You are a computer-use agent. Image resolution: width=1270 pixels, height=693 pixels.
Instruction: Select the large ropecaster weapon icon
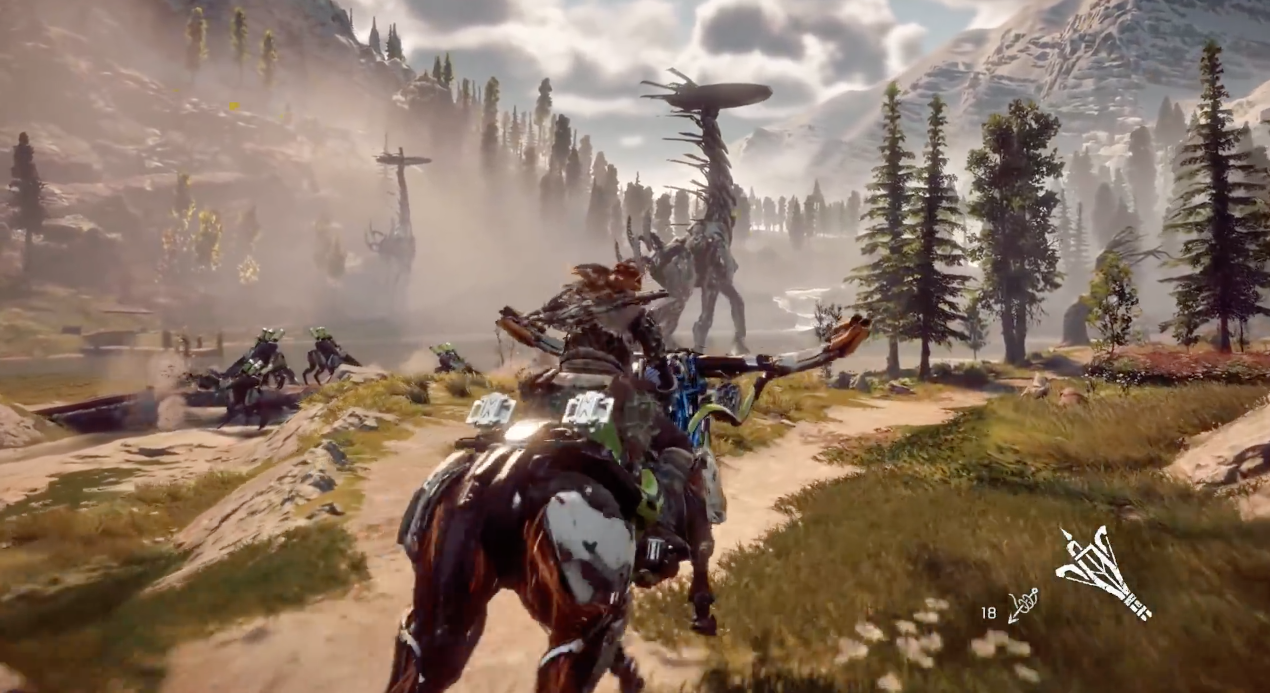[x=1101, y=572]
